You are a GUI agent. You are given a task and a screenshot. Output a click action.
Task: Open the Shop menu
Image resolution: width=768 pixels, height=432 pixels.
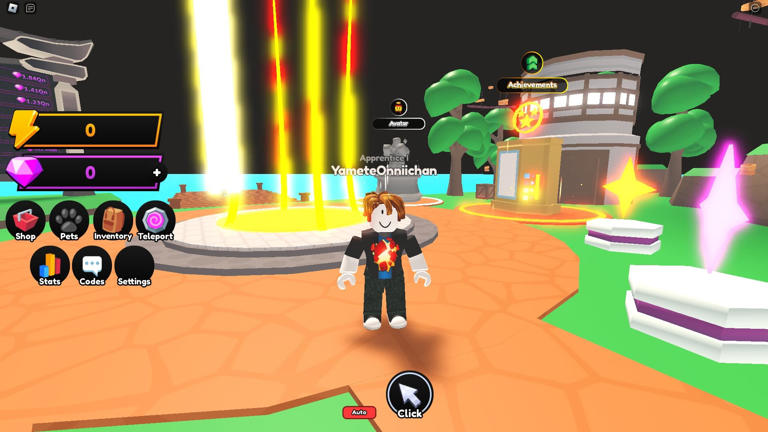(x=26, y=221)
